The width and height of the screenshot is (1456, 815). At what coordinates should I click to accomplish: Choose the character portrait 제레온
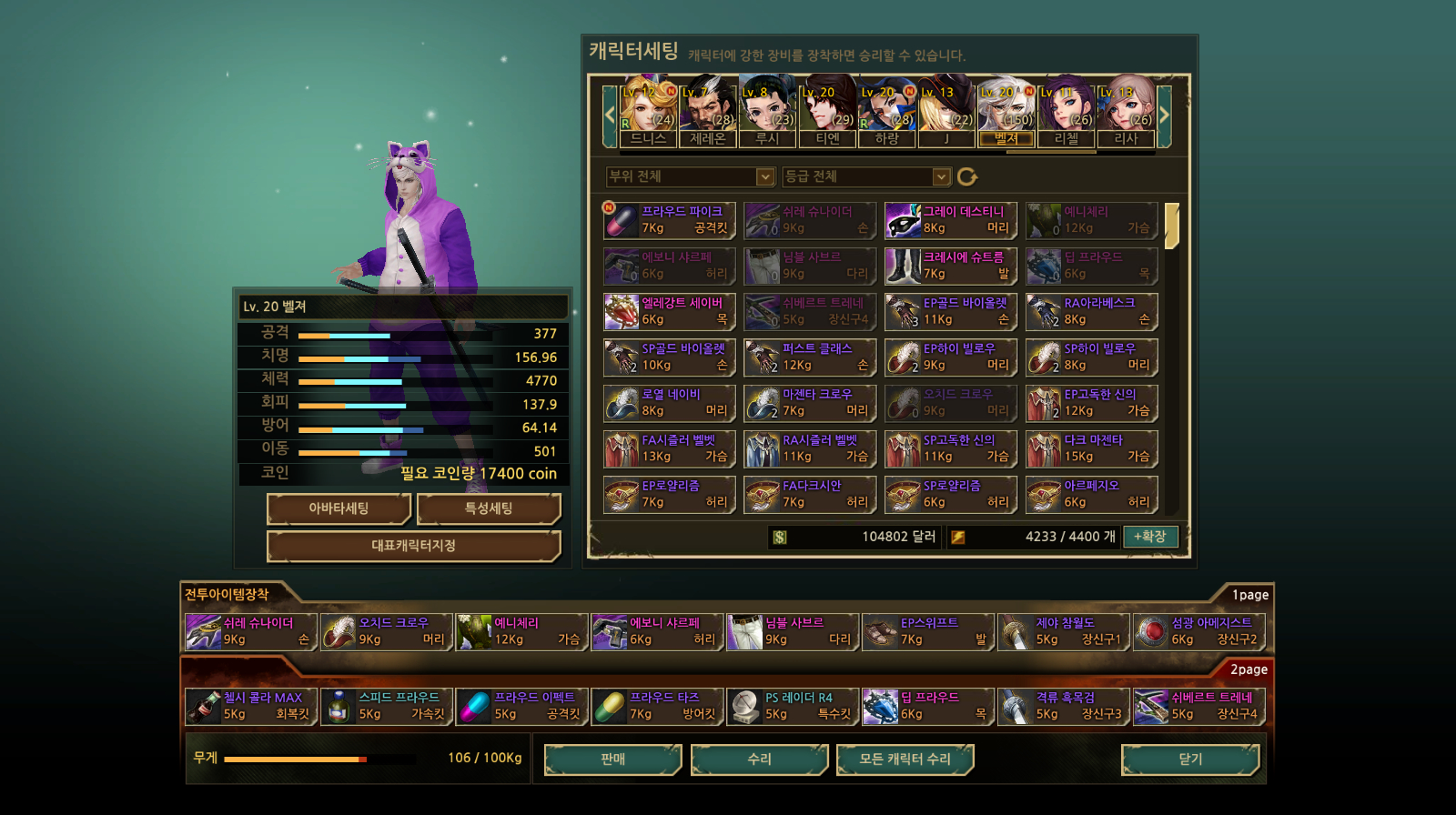pos(708,113)
